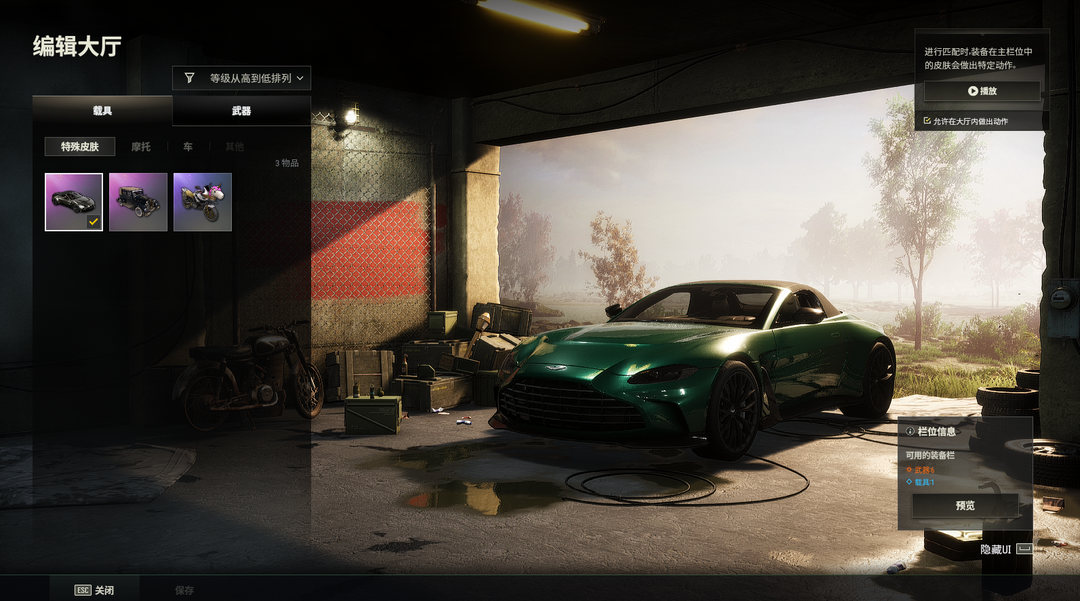Switch to the 武器 weapons tab

pyautogui.click(x=241, y=111)
